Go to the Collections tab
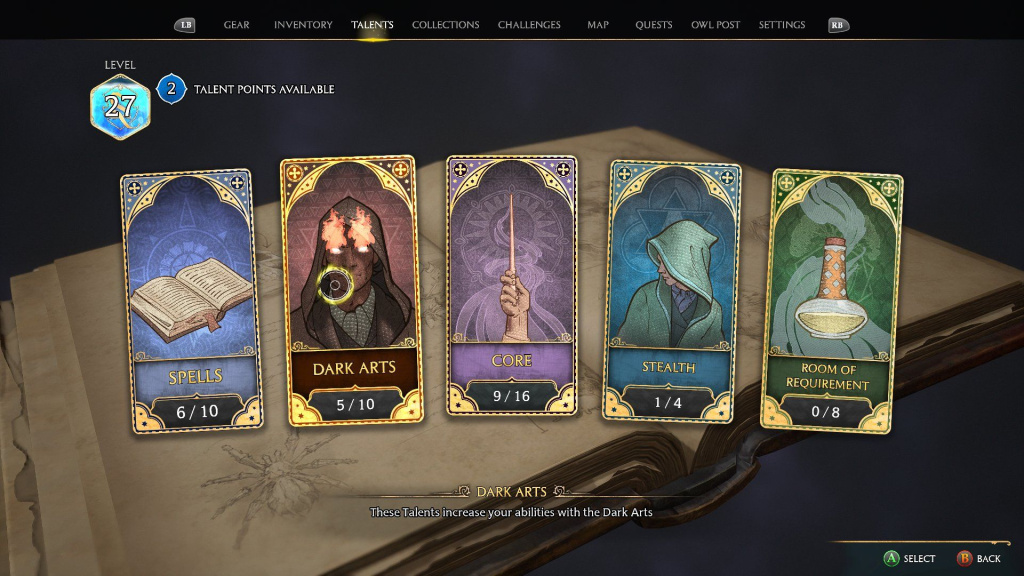The width and height of the screenshot is (1024, 576). click(445, 25)
